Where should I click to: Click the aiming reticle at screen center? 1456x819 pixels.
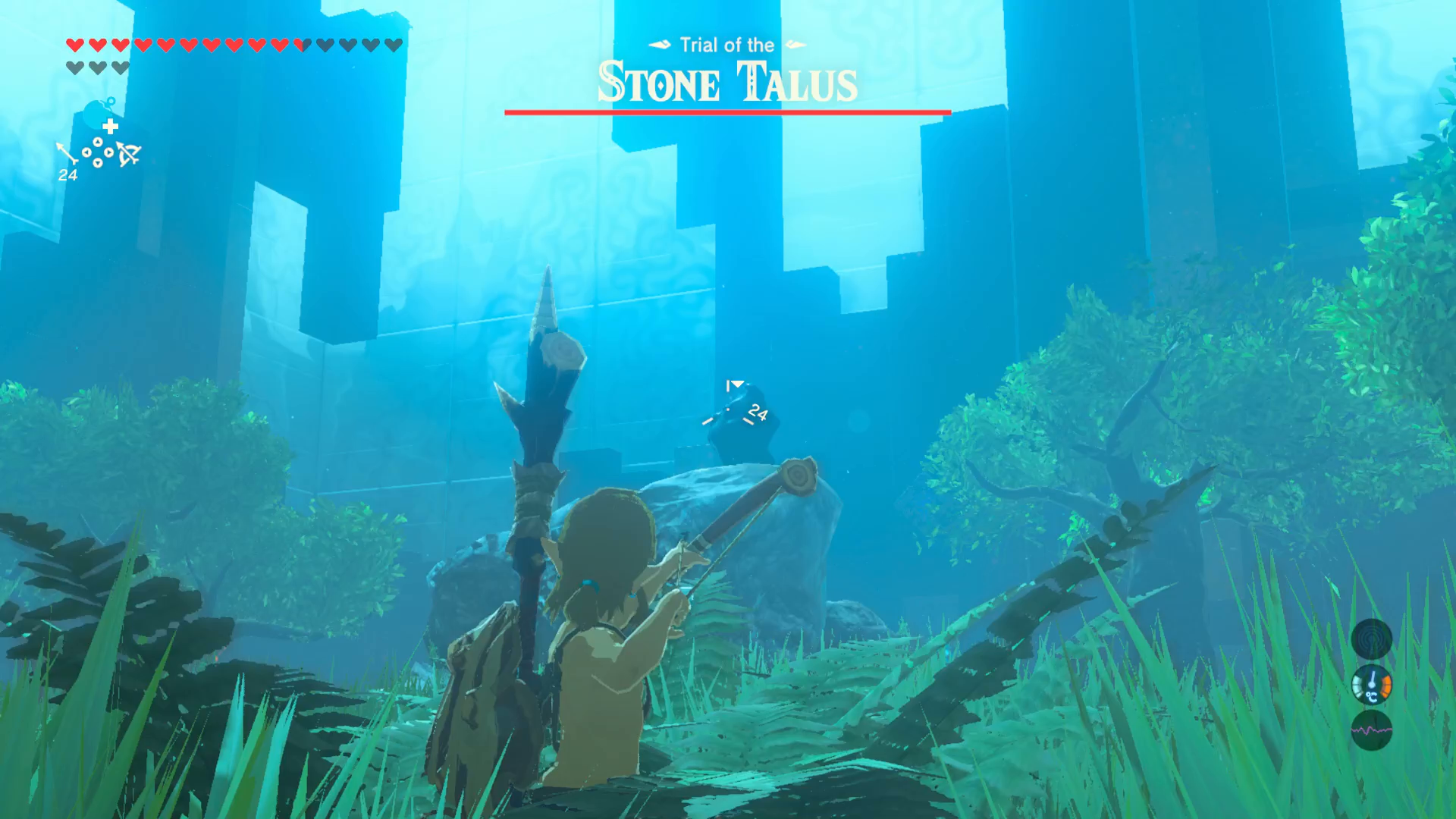pyautogui.click(x=728, y=409)
